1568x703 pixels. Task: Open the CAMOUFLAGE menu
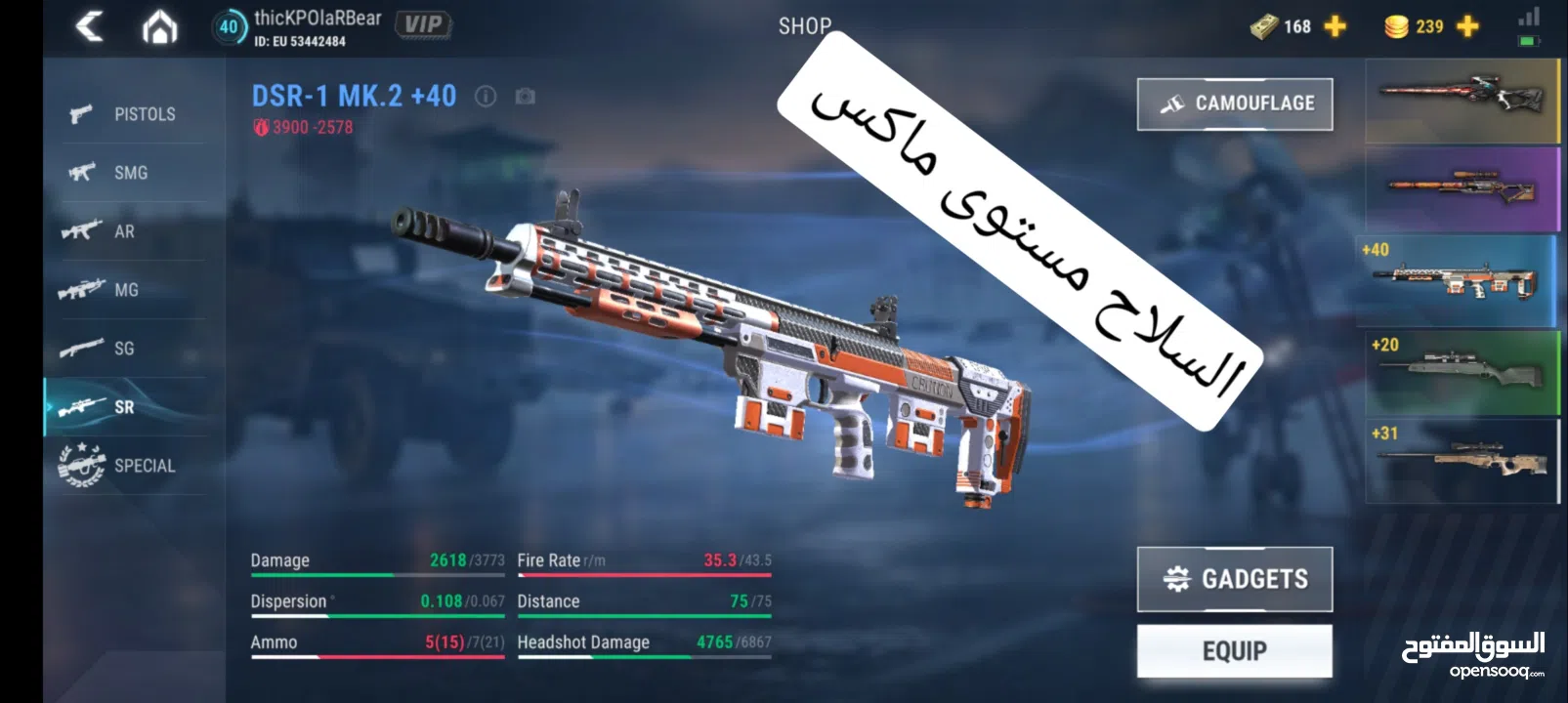tap(1235, 103)
